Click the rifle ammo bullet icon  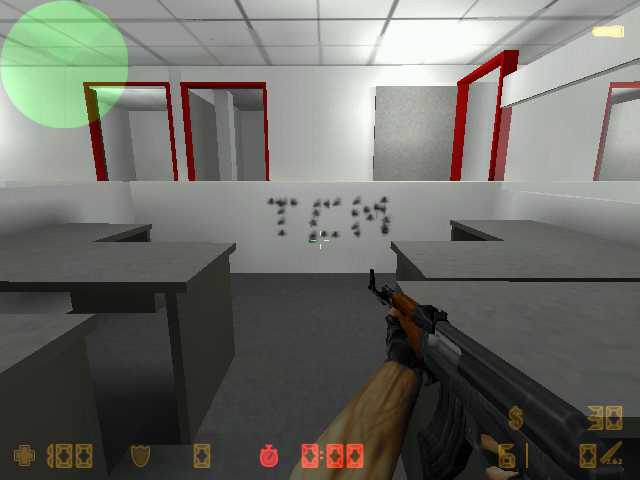(x=611, y=455)
